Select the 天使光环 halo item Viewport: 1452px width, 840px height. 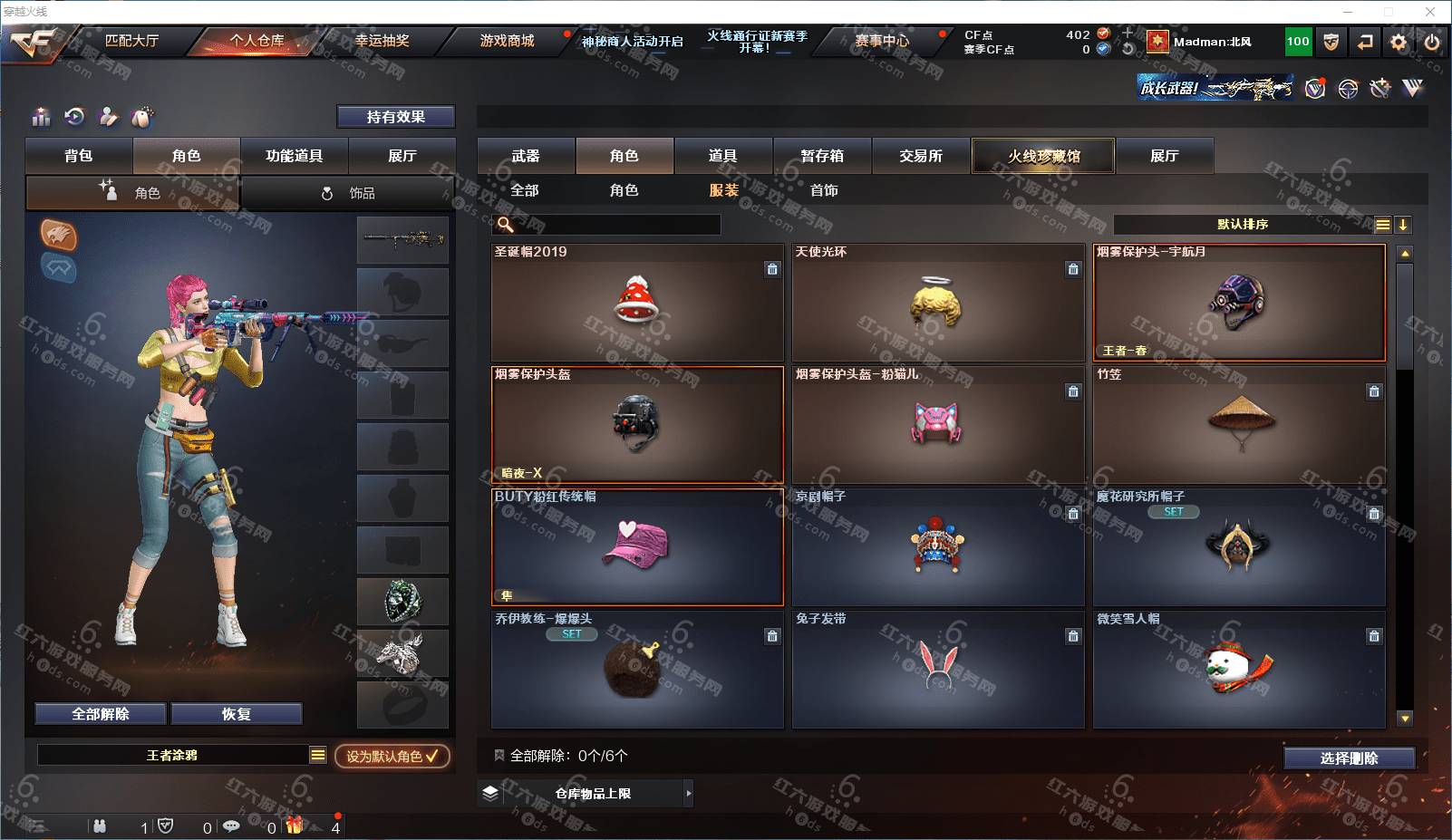point(937,303)
